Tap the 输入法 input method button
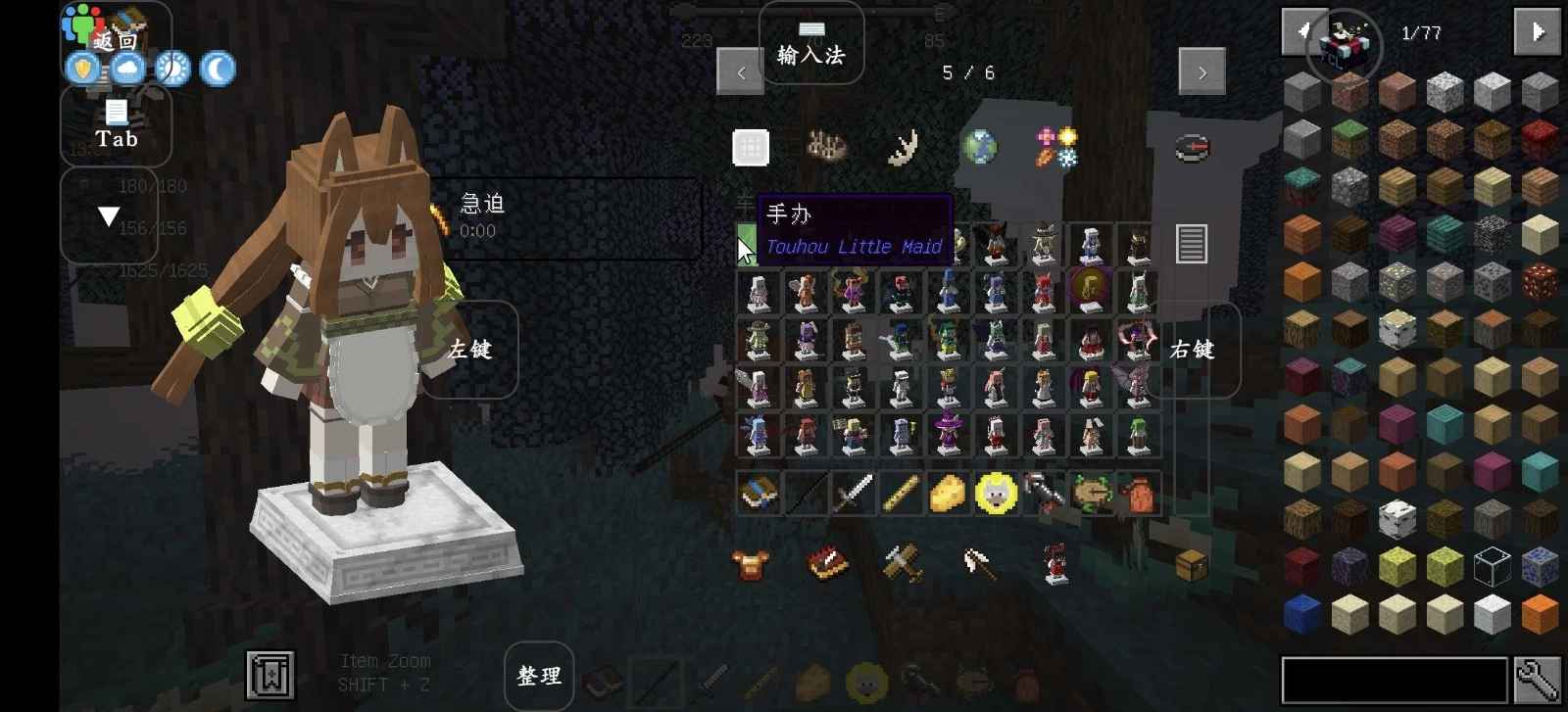Viewport: 1568px width, 712px height. [810, 44]
